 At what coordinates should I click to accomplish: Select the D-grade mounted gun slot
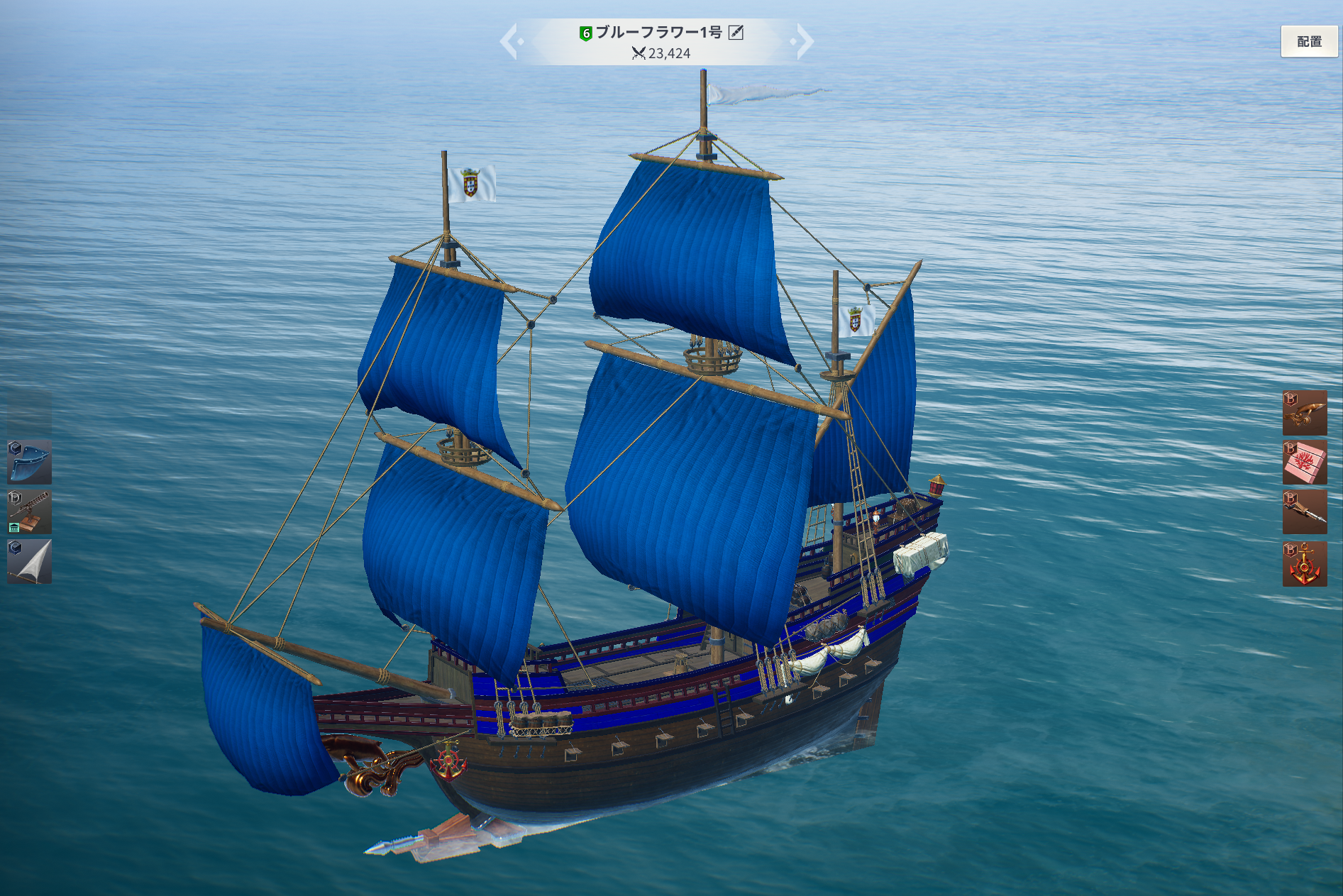[29, 511]
